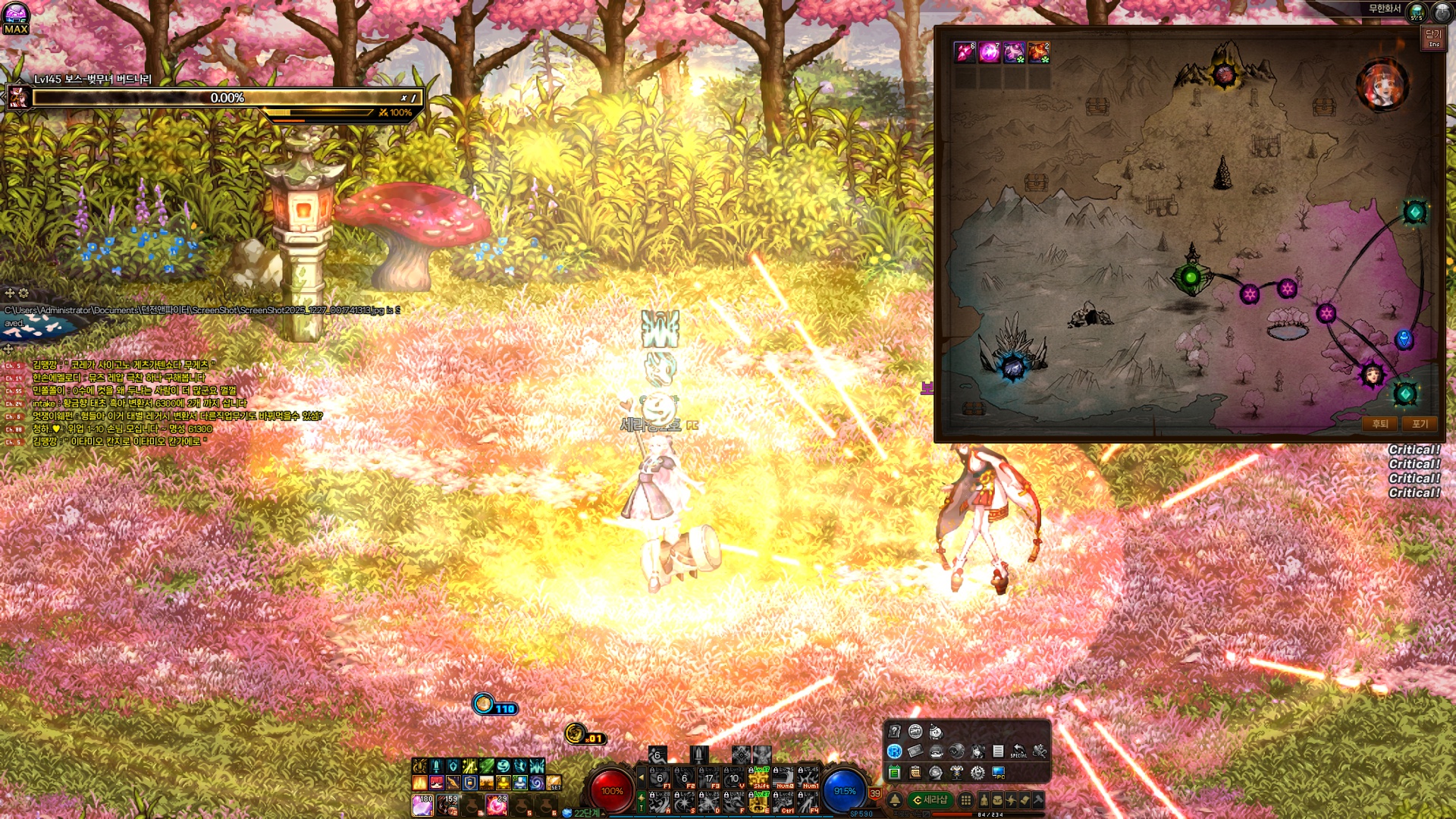Open the auction hammer icon
The image size is (1456, 819).
(x=1038, y=800)
